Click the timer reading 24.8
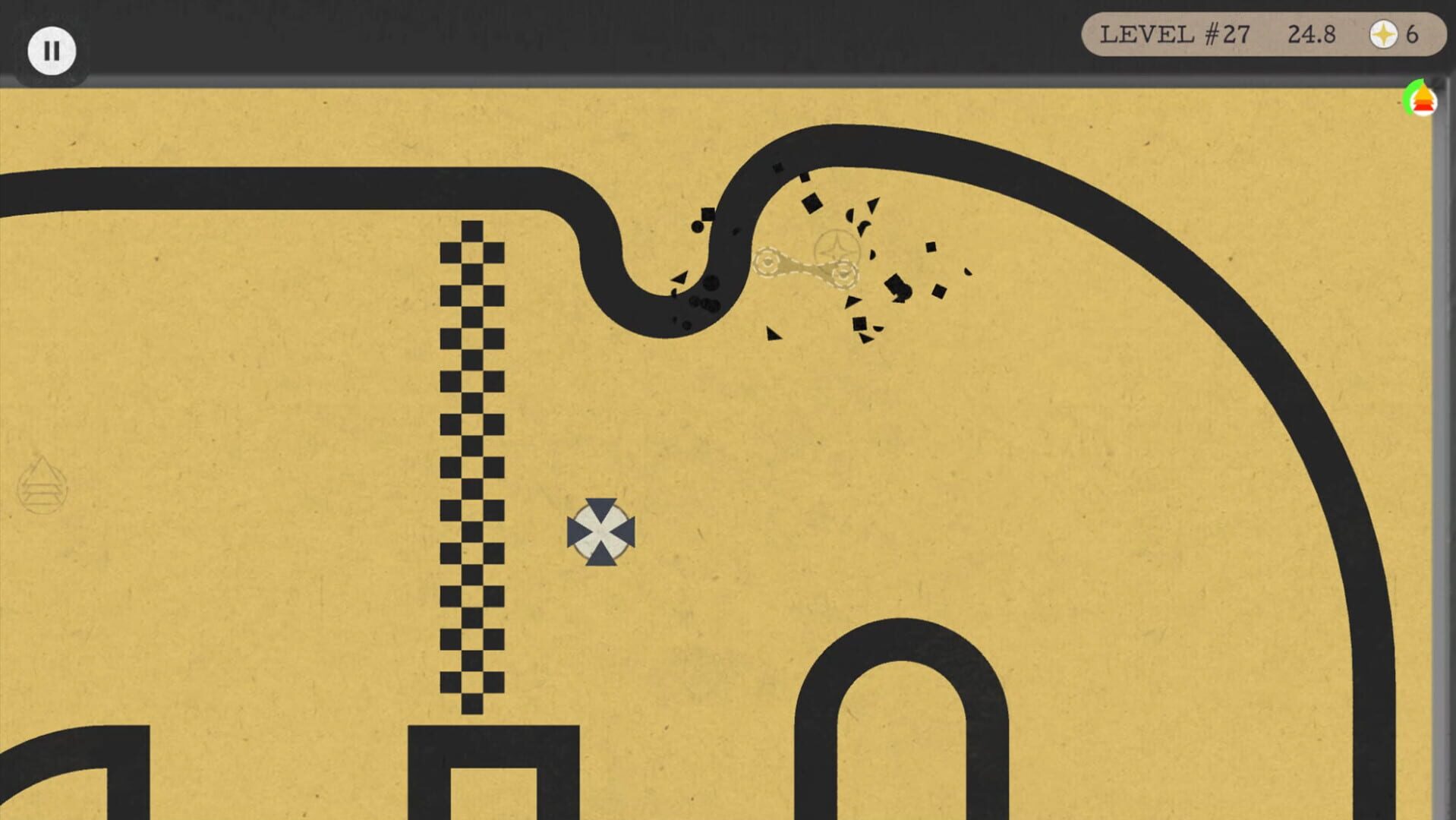The image size is (1456, 820). point(1313,34)
